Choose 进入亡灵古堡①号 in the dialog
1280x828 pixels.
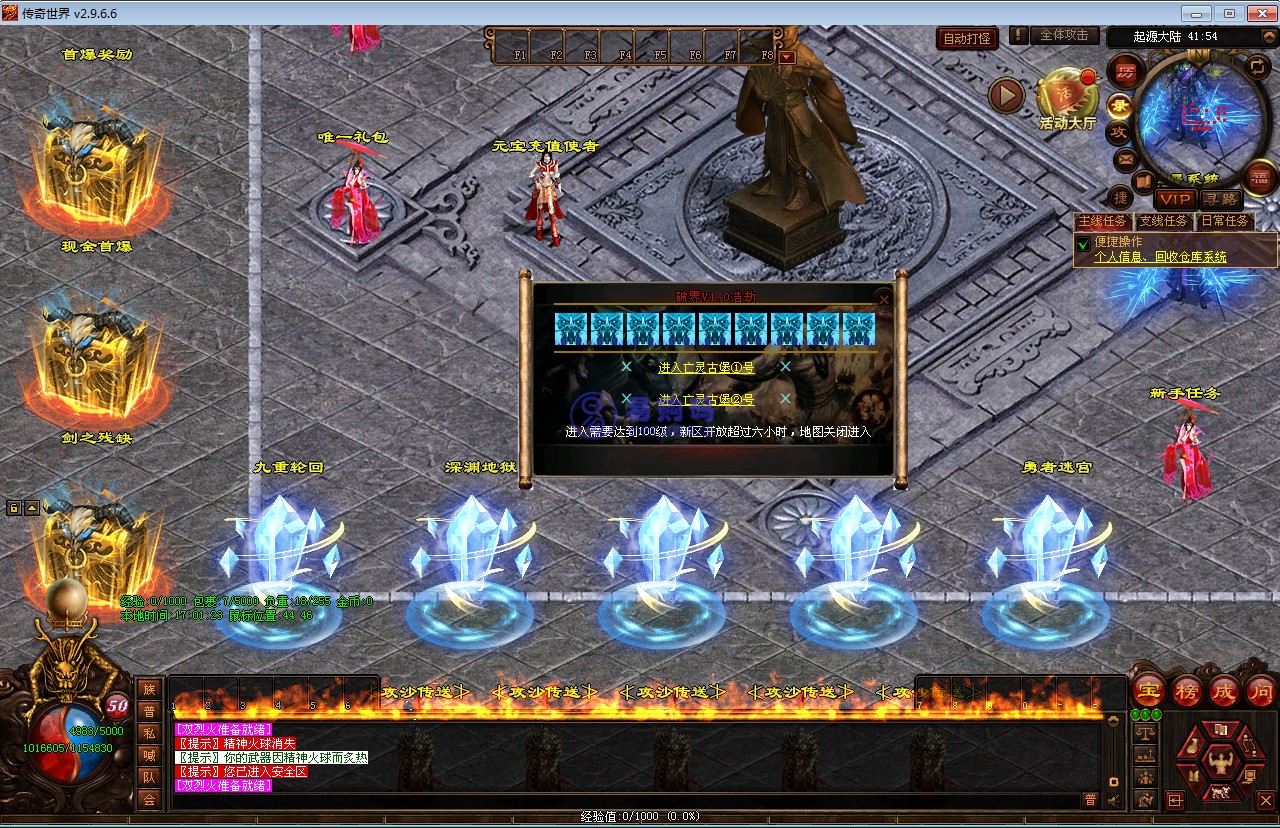pos(706,367)
